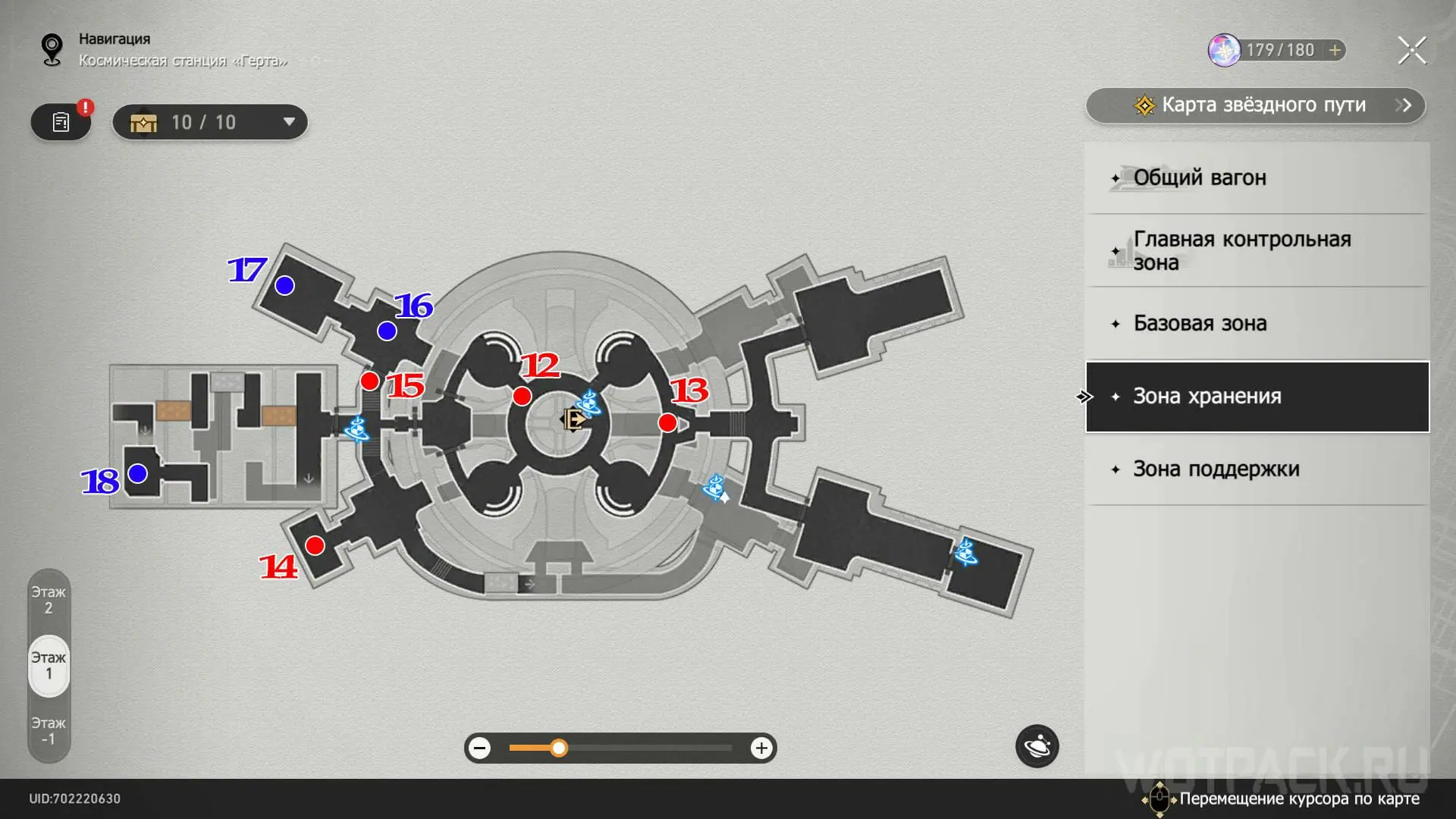This screenshot has height=819, width=1456.
Task: Open the planet view round button
Action: coord(1037,746)
